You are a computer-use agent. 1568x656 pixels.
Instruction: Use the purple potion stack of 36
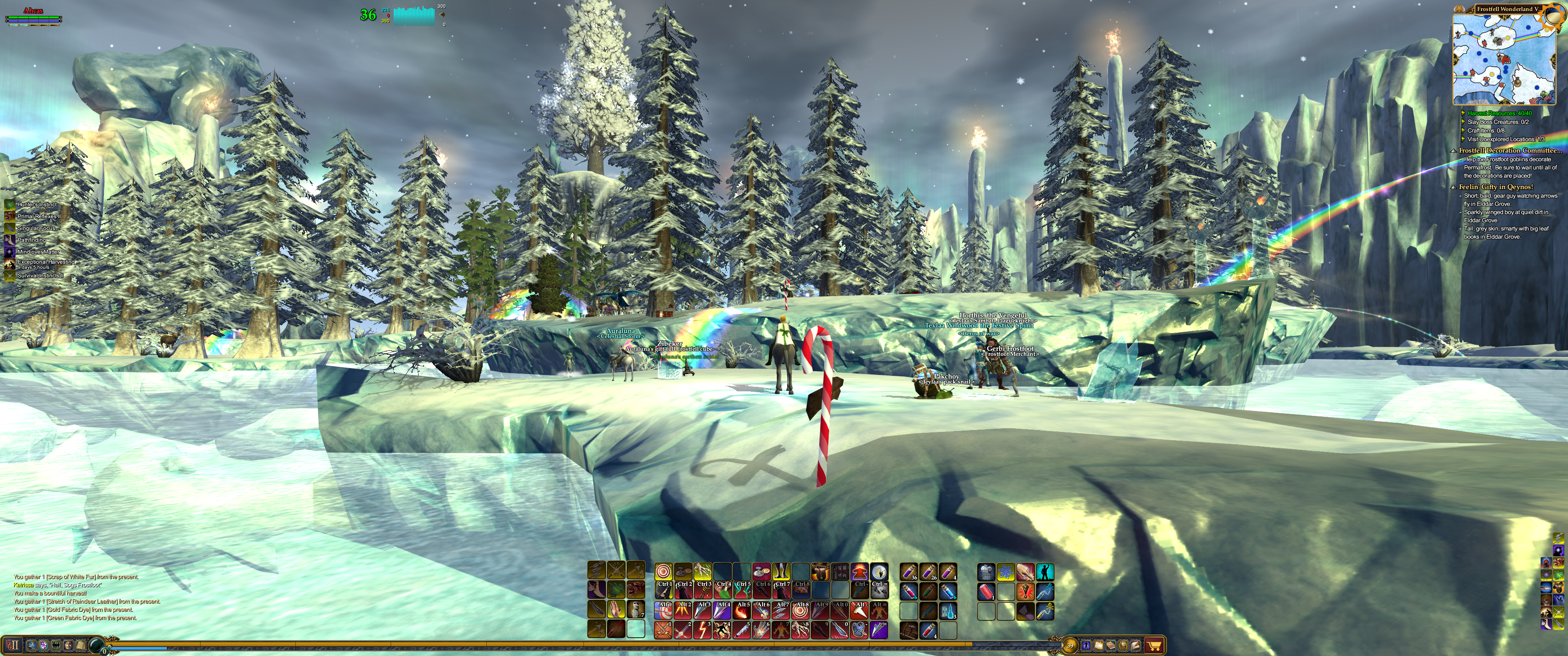click(909, 571)
